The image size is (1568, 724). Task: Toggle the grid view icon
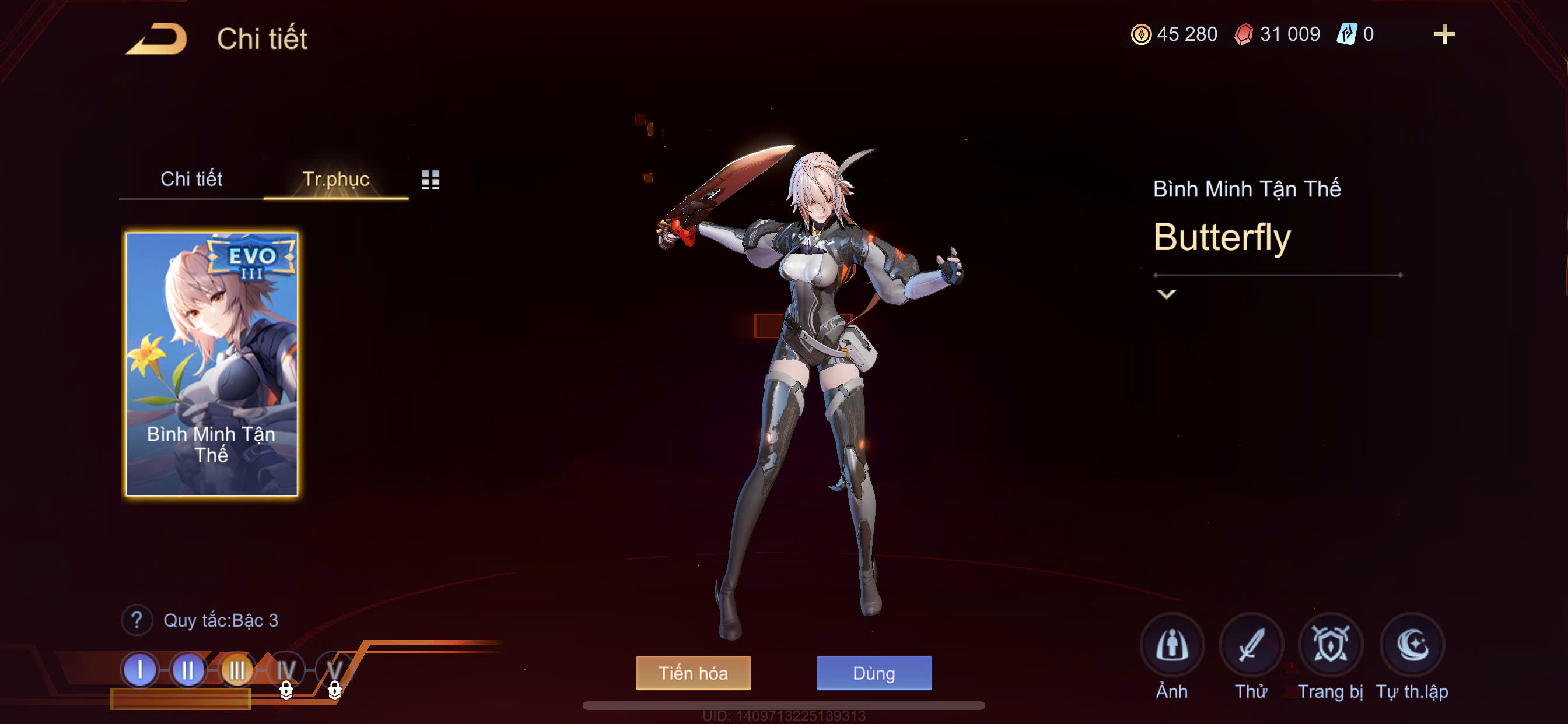(430, 180)
